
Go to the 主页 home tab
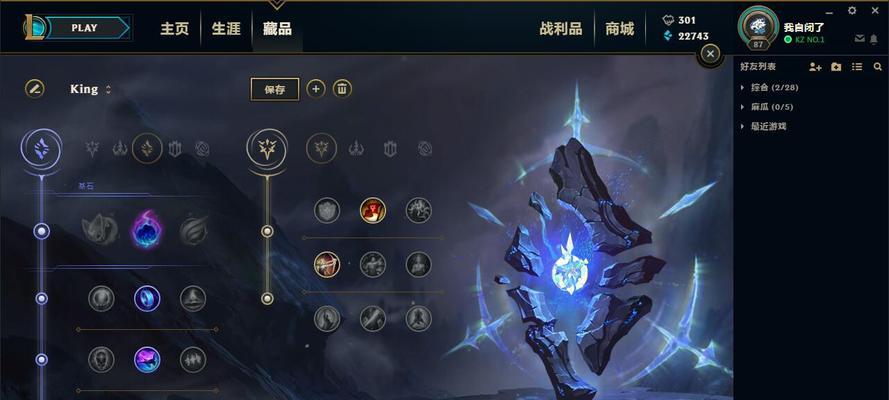(175, 29)
